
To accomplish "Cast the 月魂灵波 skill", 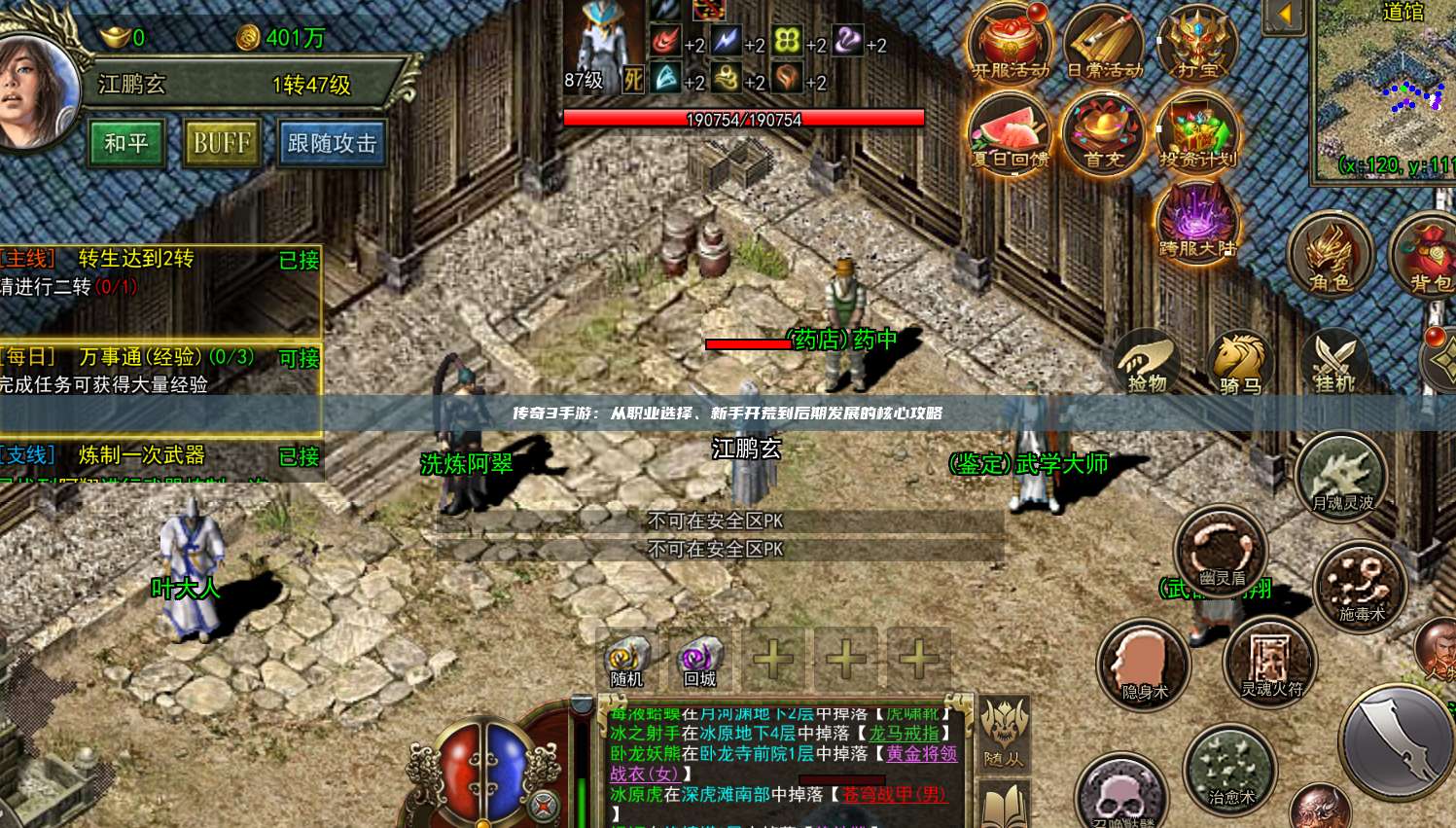I will [1342, 477].
